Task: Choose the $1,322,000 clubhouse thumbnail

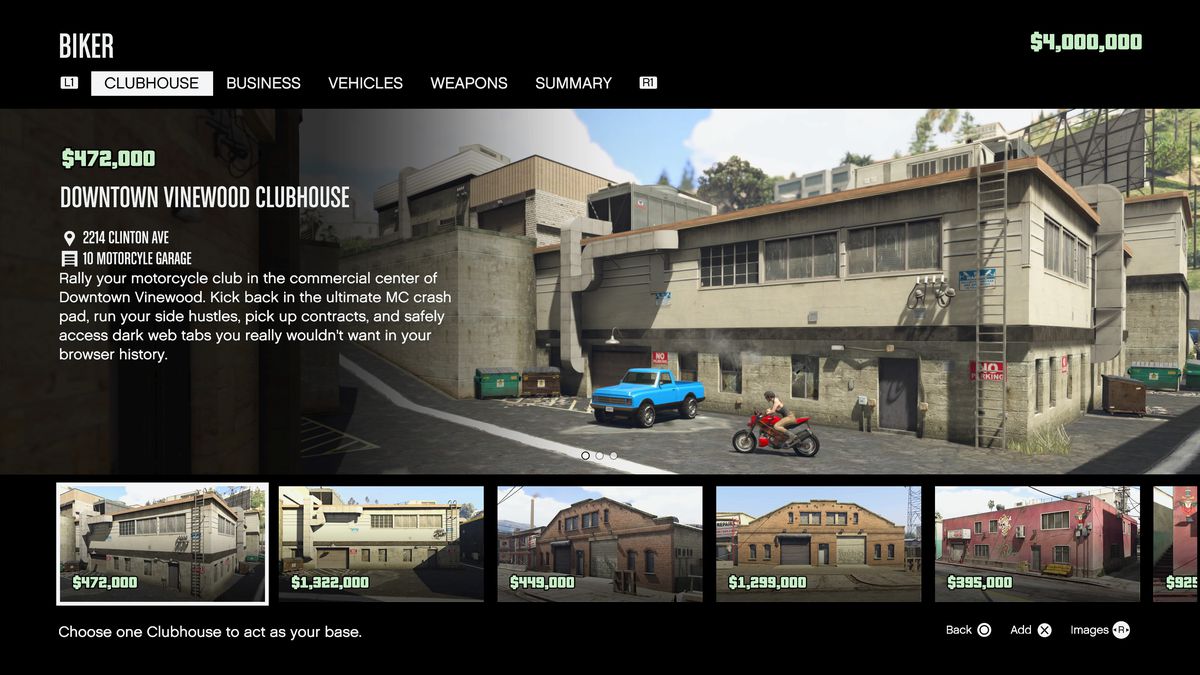Action: point(381,544)
